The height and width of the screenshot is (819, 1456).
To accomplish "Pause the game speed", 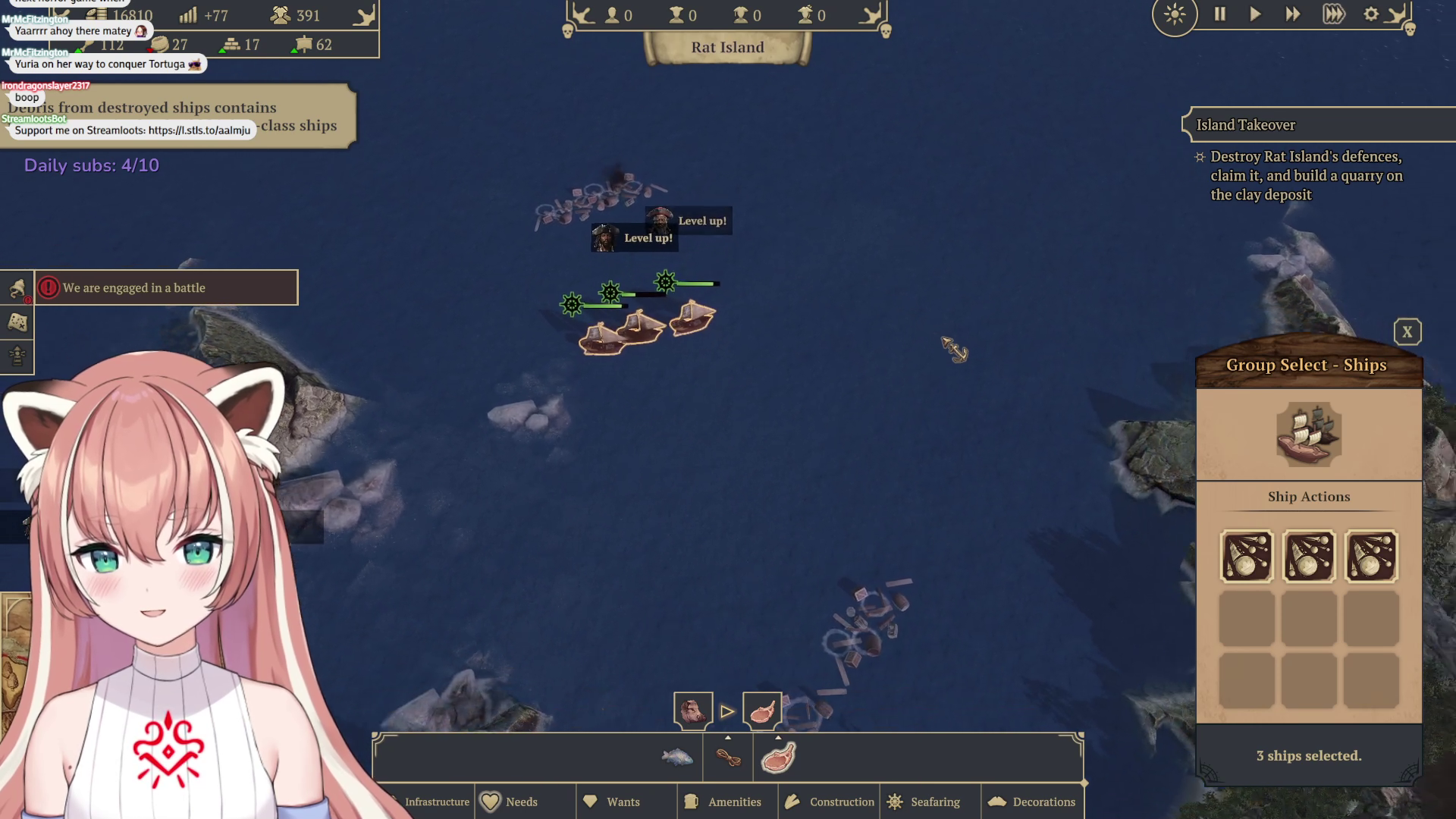I will pyautogui.click(x=1219, y=14).
